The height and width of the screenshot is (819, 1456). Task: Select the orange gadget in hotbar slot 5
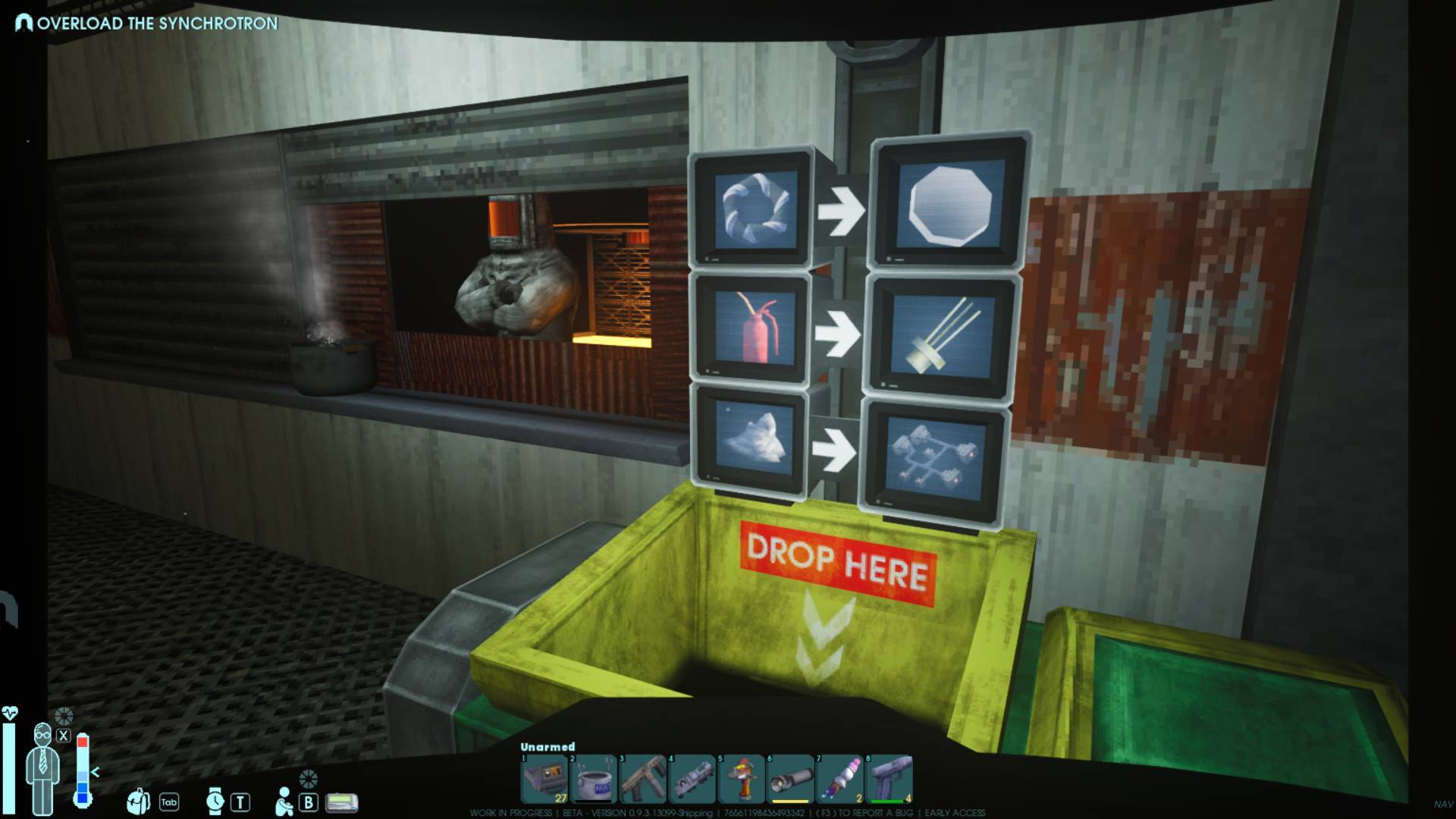point(741,779)
